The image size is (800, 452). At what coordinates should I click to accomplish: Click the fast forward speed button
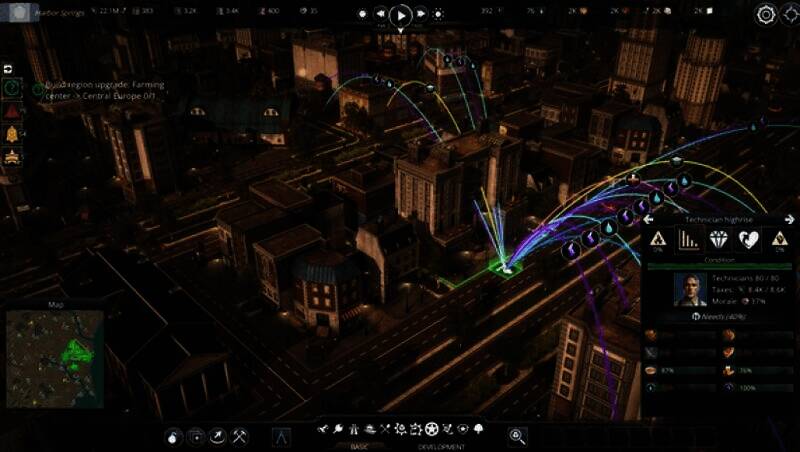[x=421, y=15]
